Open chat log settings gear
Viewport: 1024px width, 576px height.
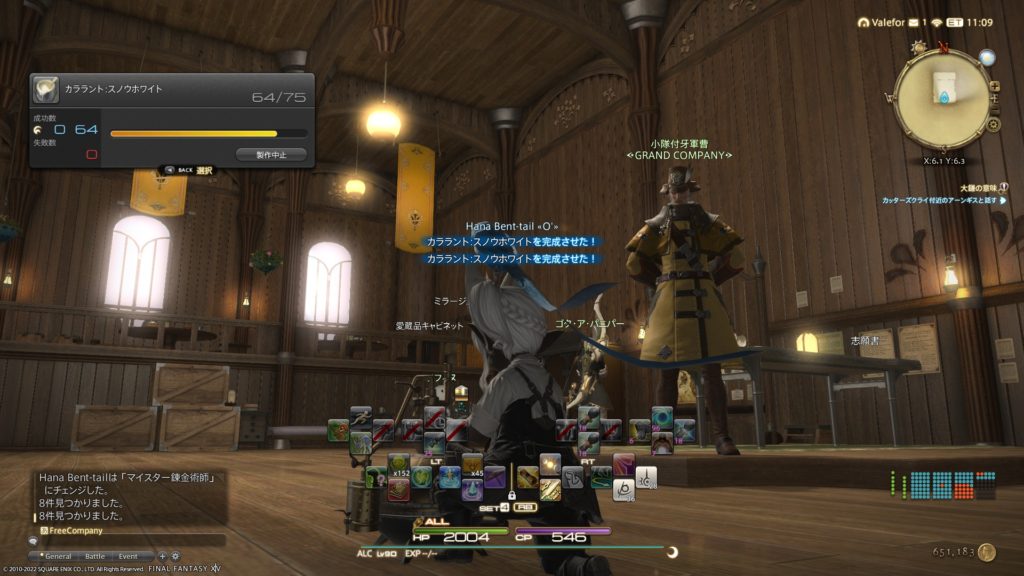[x=176, y=556]
